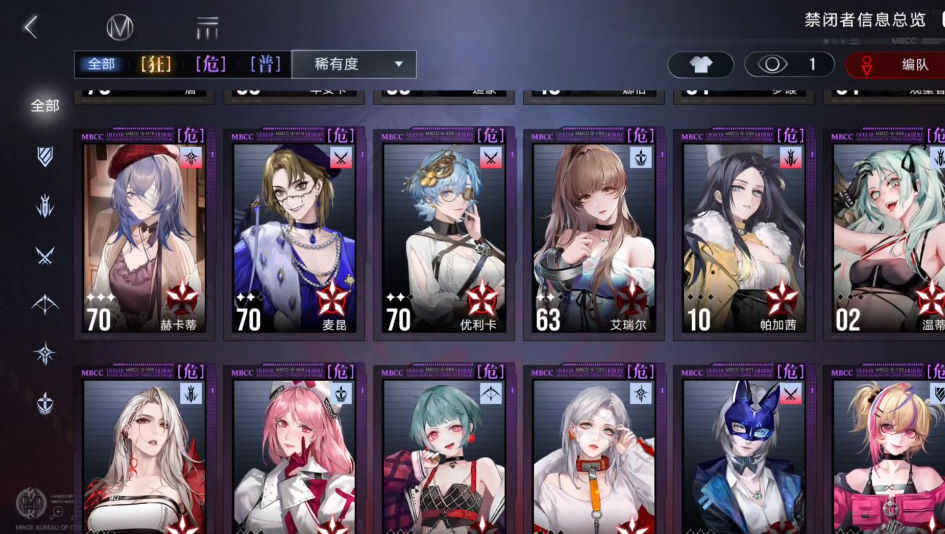This screenshot has height=534, width=945.
Task: Filter by 狂 rarity class
Action: coord(156,64)
